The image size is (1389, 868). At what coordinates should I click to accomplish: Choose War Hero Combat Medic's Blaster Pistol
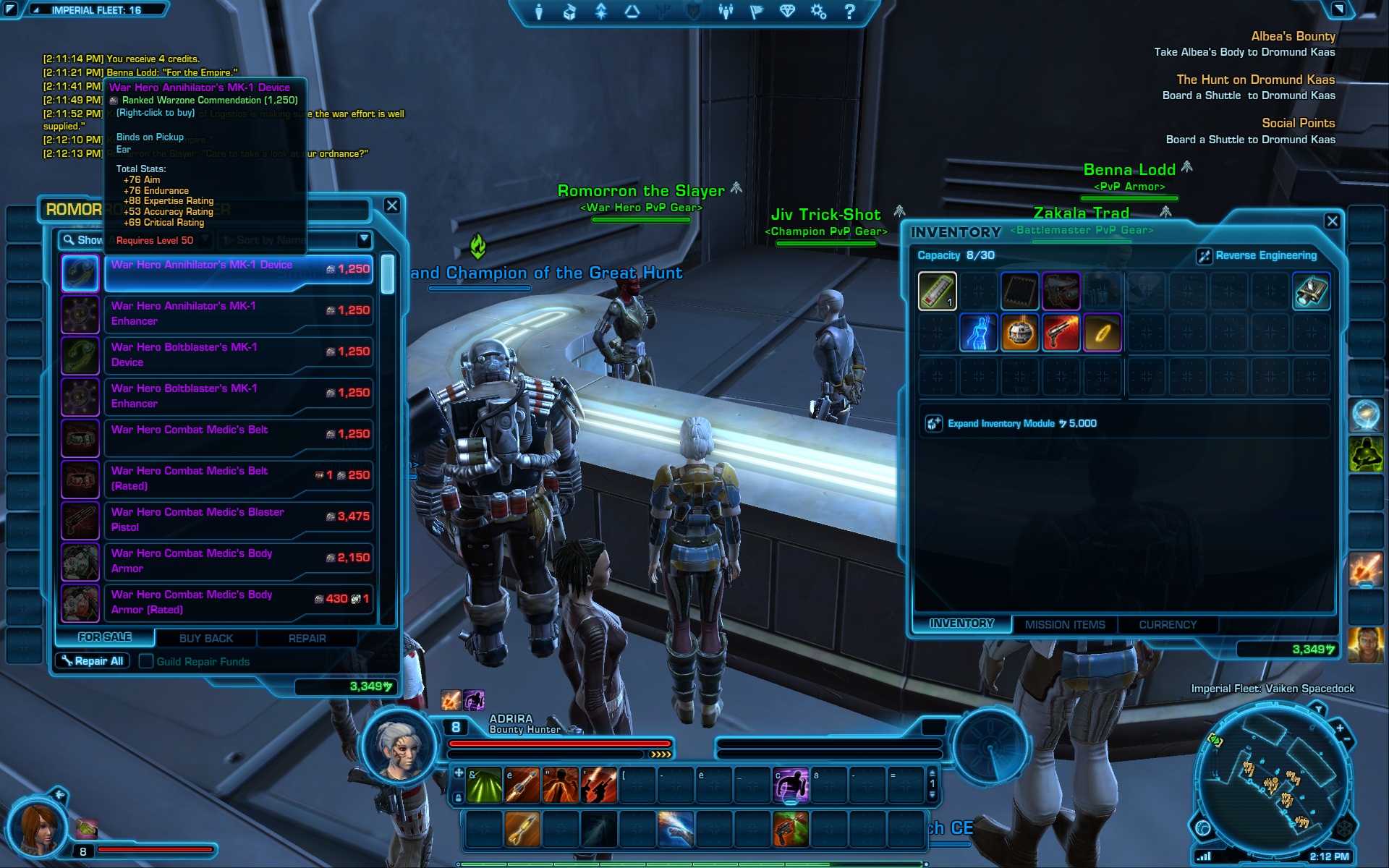coord(238,519)
